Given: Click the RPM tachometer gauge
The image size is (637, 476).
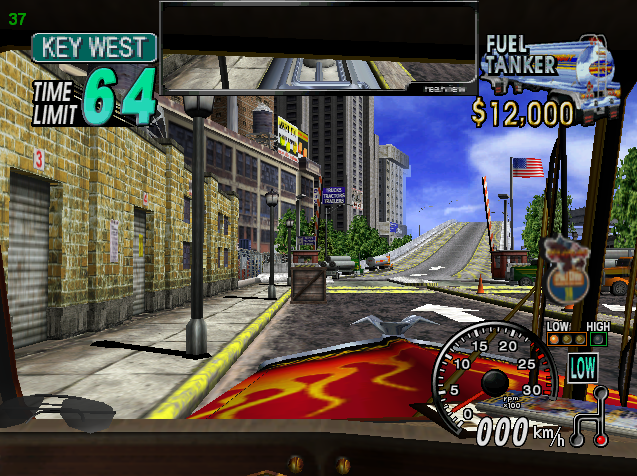Looking at the screenshot, I should [492, 377].
